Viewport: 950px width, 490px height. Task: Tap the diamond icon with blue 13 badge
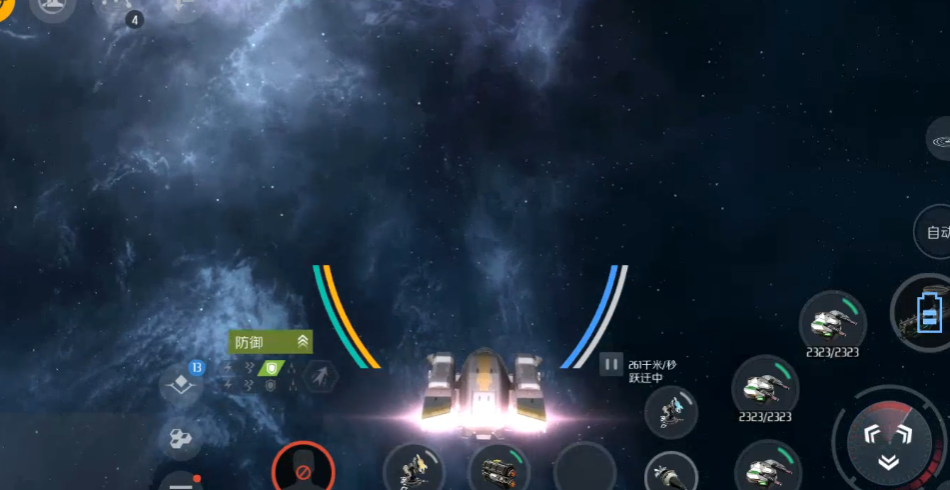(x=182, y=382)
